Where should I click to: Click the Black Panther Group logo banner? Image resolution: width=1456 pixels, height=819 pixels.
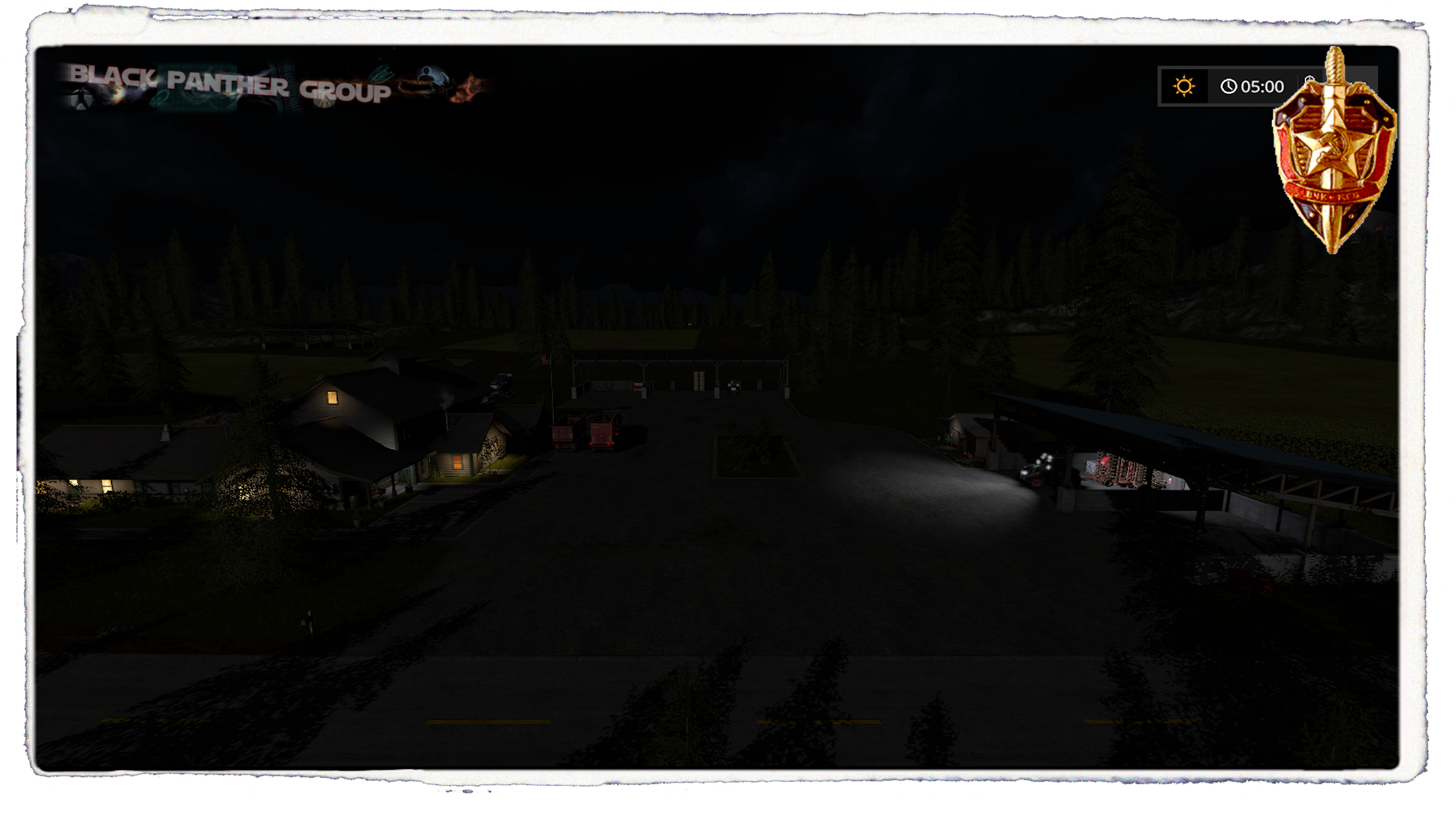point(273,86)
